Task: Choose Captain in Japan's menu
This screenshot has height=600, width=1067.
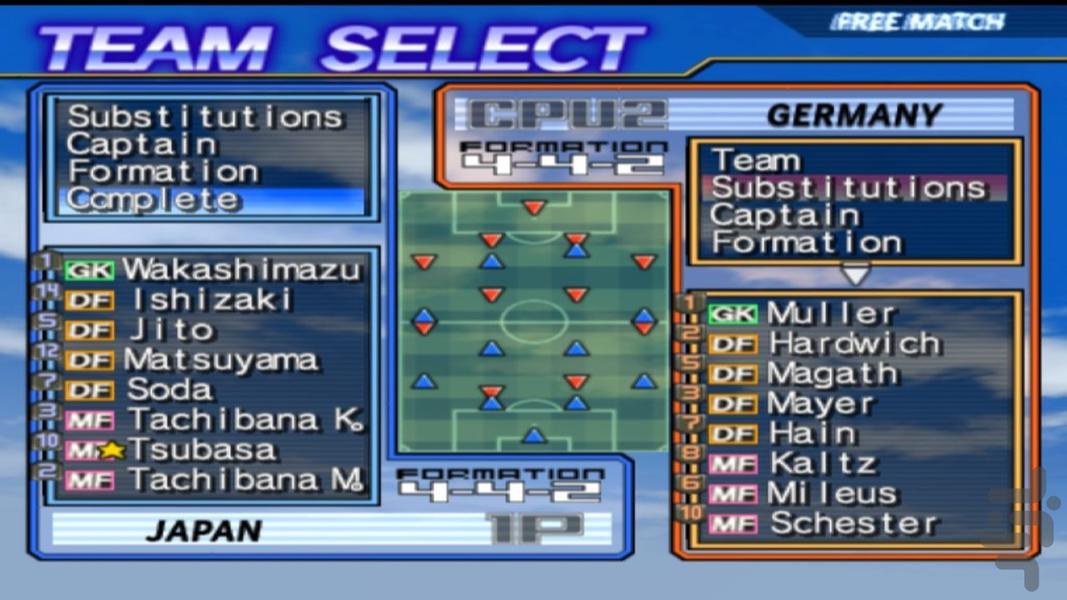Action: click(x=142, y=144)
